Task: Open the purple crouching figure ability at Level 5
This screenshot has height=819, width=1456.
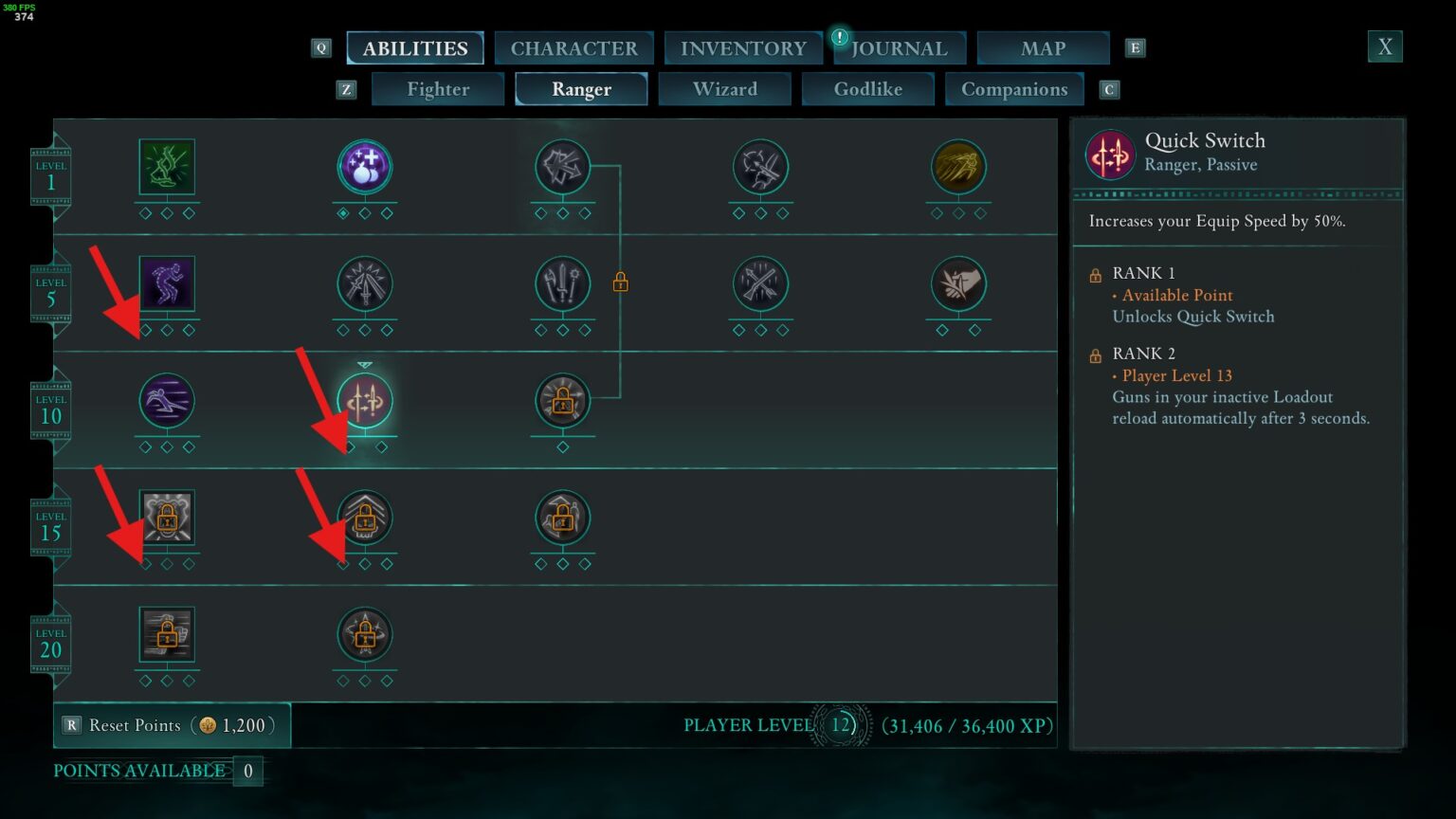Action: pos(167,282)
